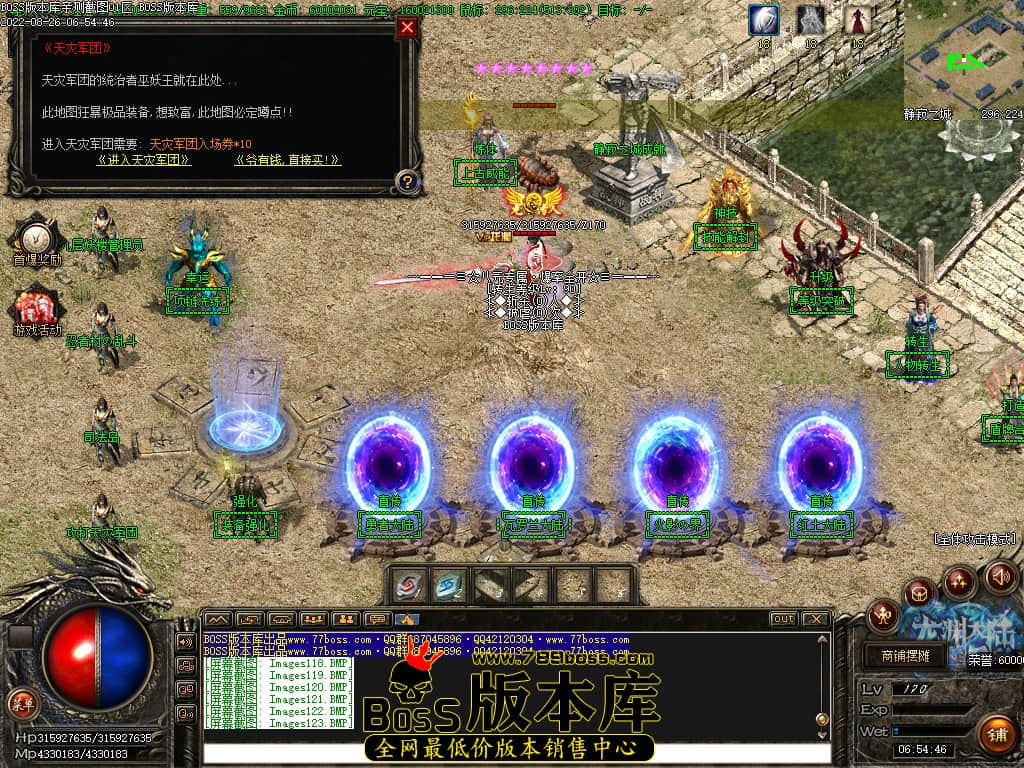The height and width of the screenshot is (768, 1024).
Task: Close the 天灾军团 dialogue window
Action: tap(407, 28)
